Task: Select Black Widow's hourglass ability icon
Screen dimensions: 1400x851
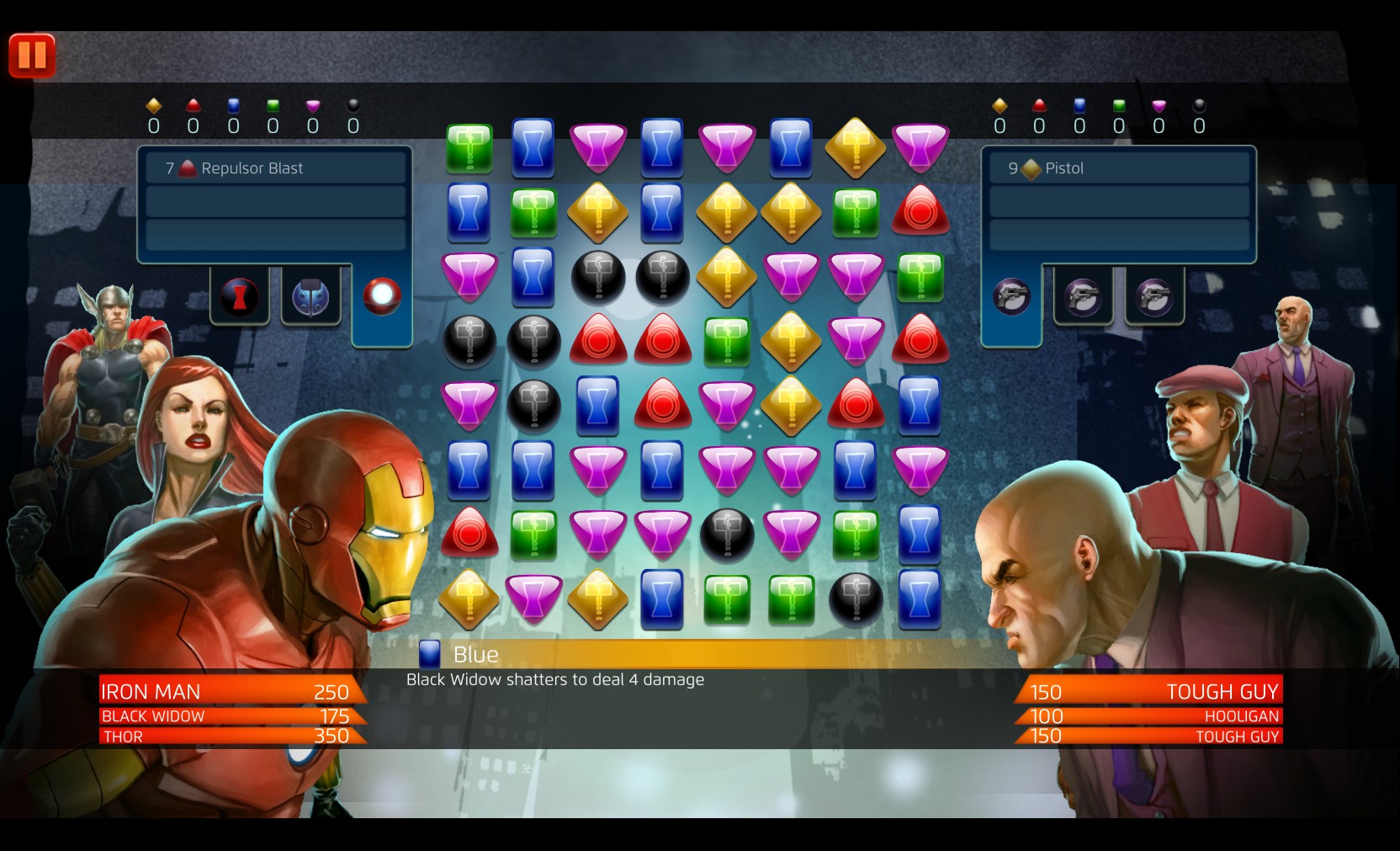Action: 240,299
